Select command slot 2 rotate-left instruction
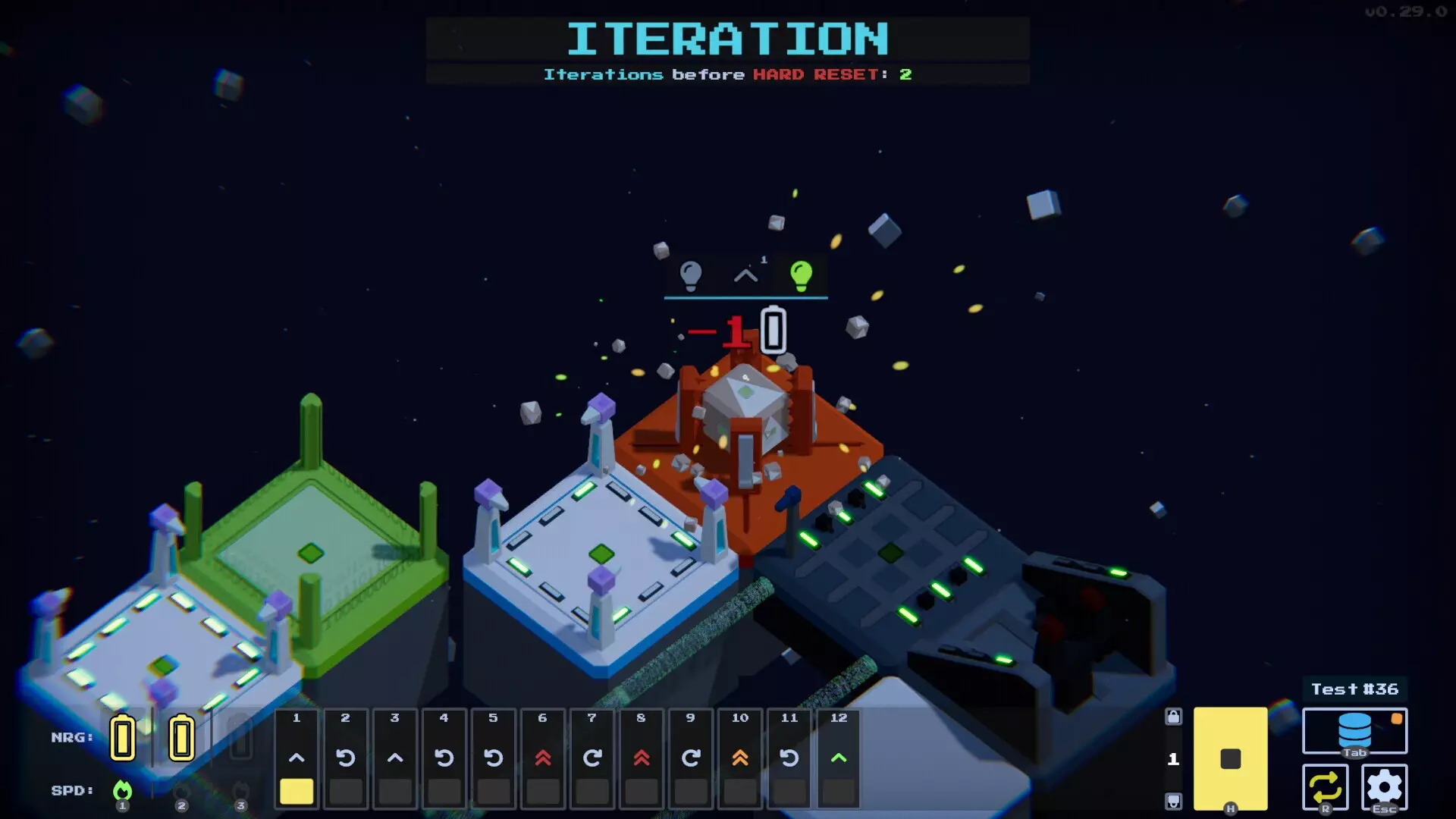The height and width of the screenshot is (819, 1456). pyautogui.click(x=346, y=758)
